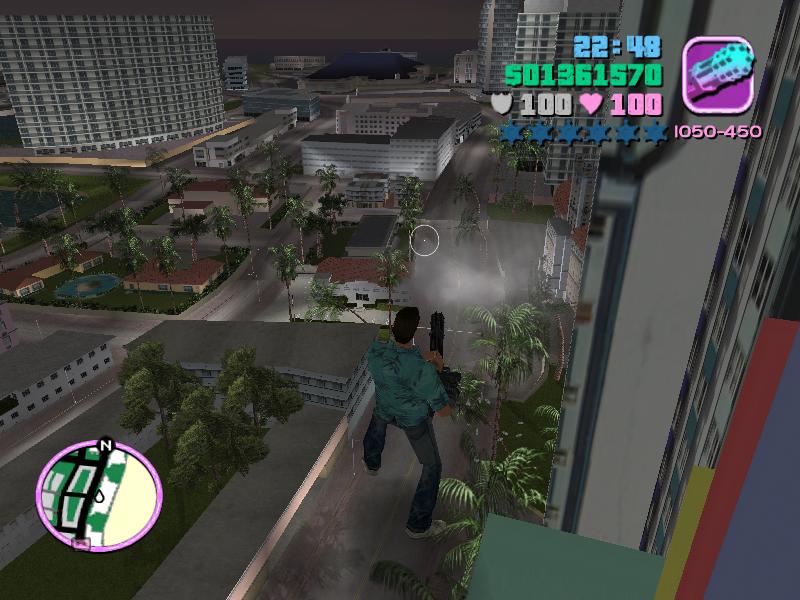Click the circular radar minimap
The height and width of the screenshot is (600, 800).
click(99, 494)
